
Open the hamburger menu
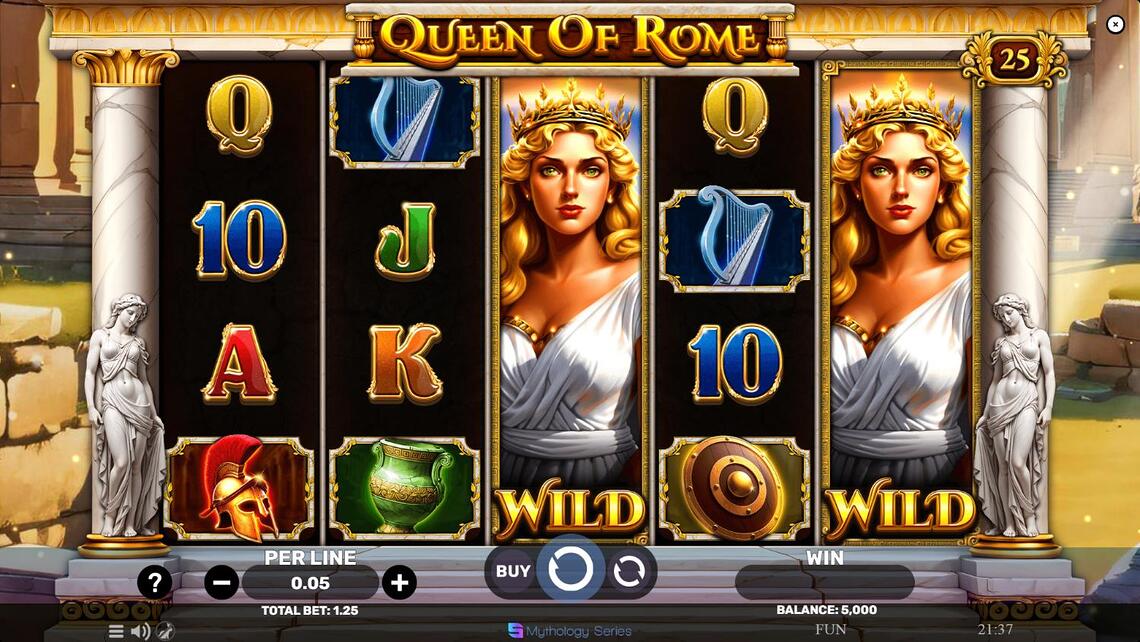point(116,631)
